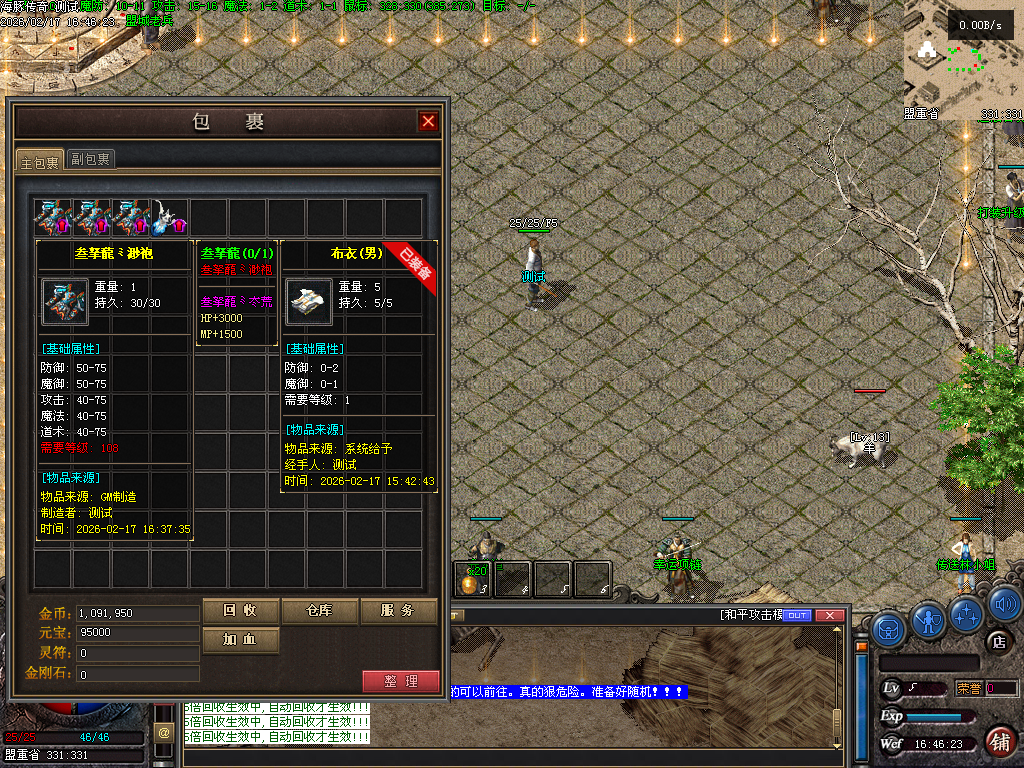The image size is (1024, 768).
Task: Select the 主包裹 tab
Action: (40, 160)
